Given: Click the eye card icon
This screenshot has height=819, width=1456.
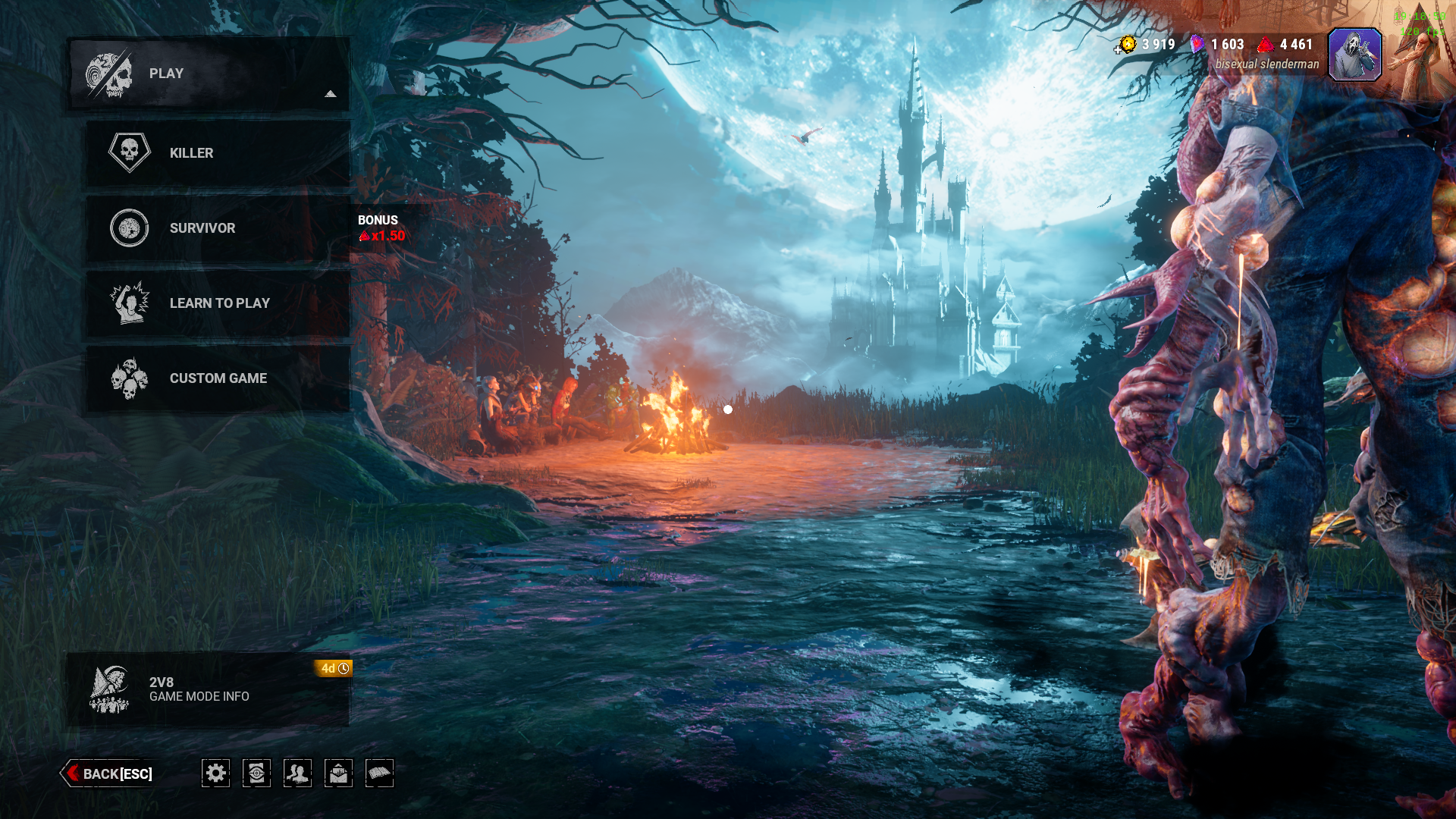Looking at the screenshot, I should (256, 773).
